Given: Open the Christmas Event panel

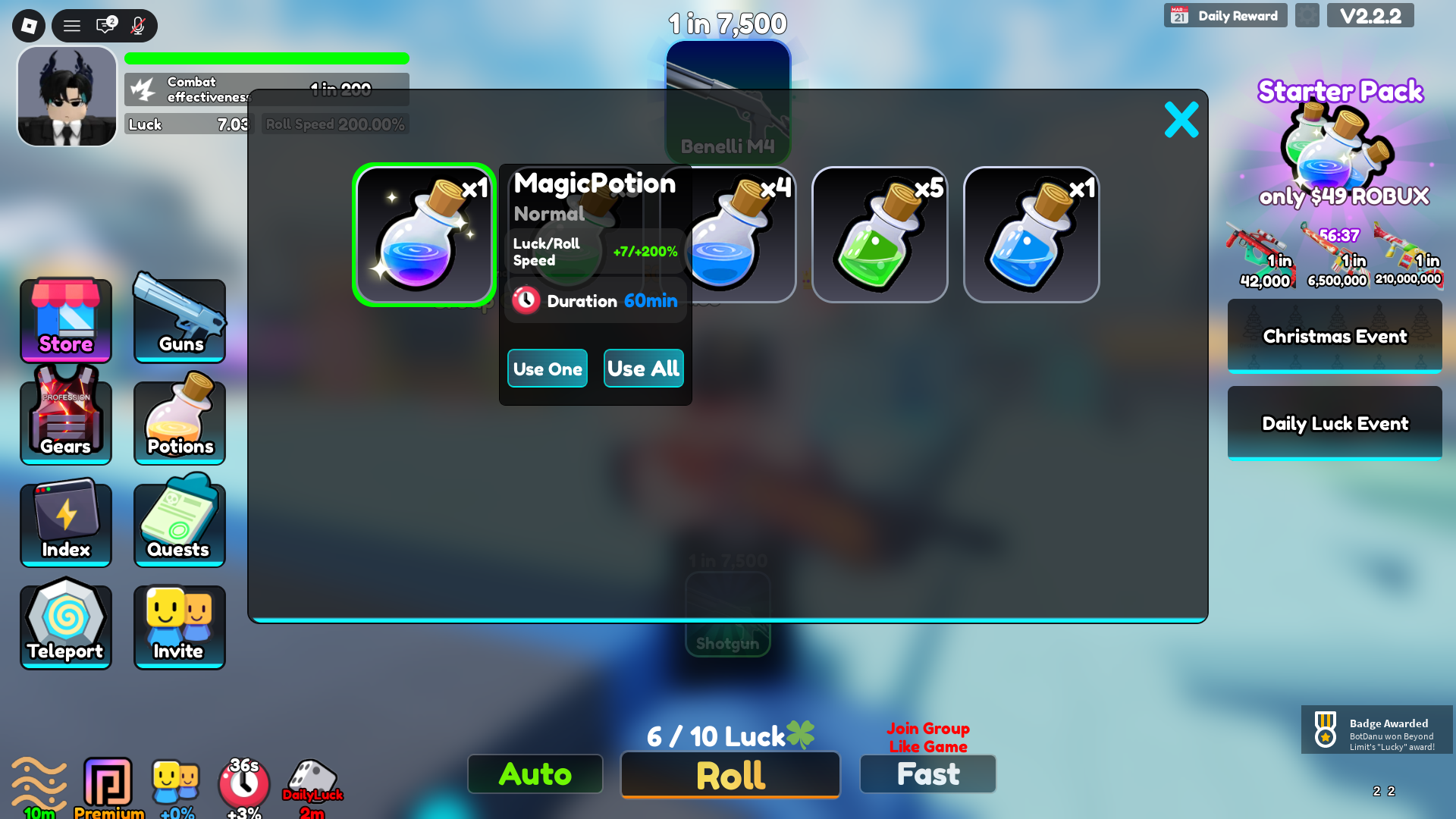Looking at the screenshot, I should point(1334,336).
